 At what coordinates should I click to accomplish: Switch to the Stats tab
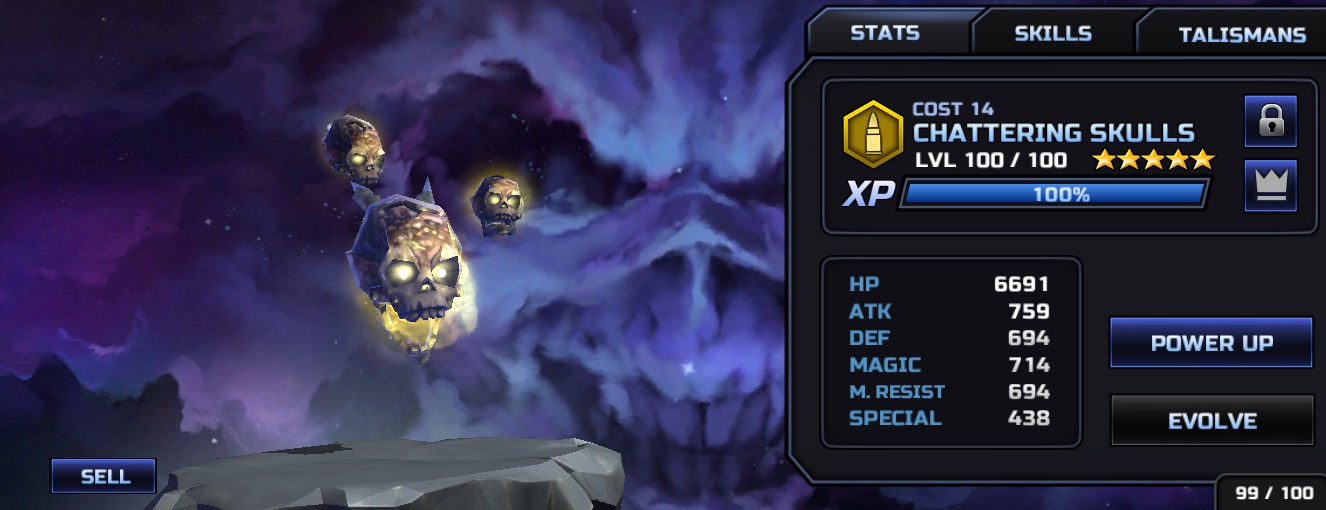(884, 33)
